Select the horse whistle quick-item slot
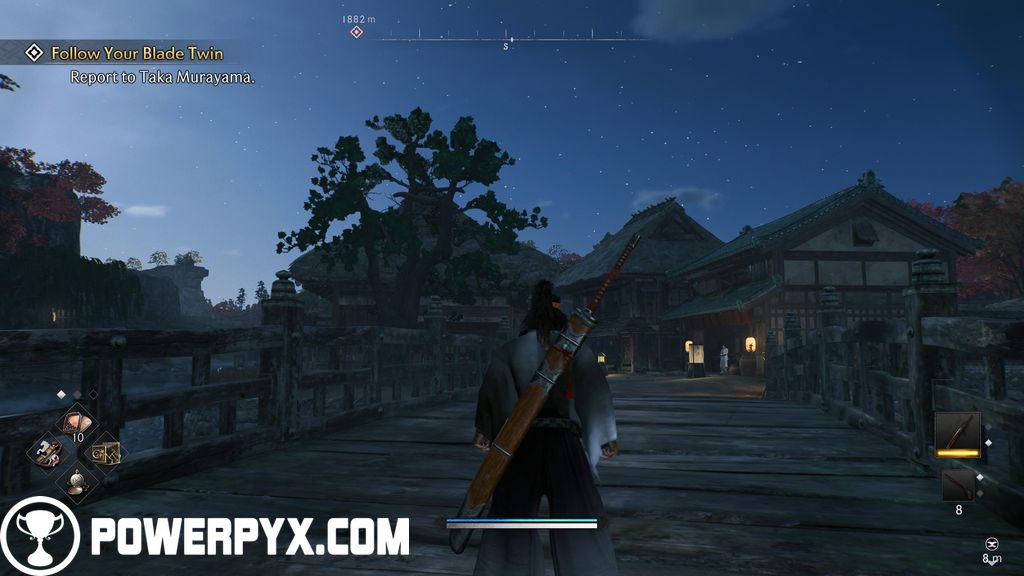1024x576 pixels. 46,452
